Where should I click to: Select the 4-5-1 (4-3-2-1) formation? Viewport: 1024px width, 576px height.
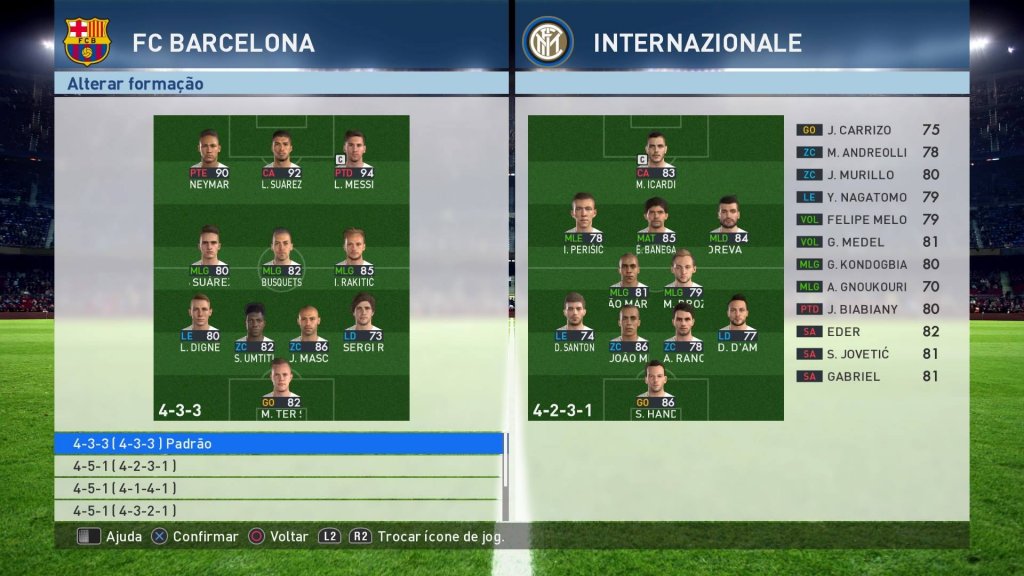tap(279, 511)
